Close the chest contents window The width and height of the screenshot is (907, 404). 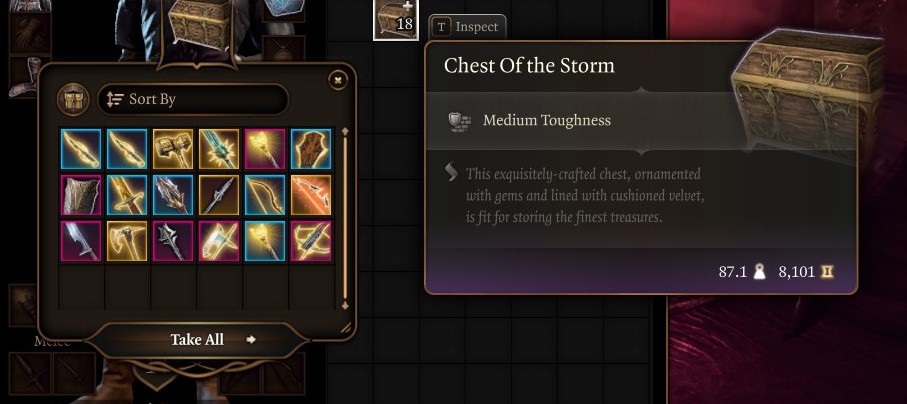click(338, 80)
